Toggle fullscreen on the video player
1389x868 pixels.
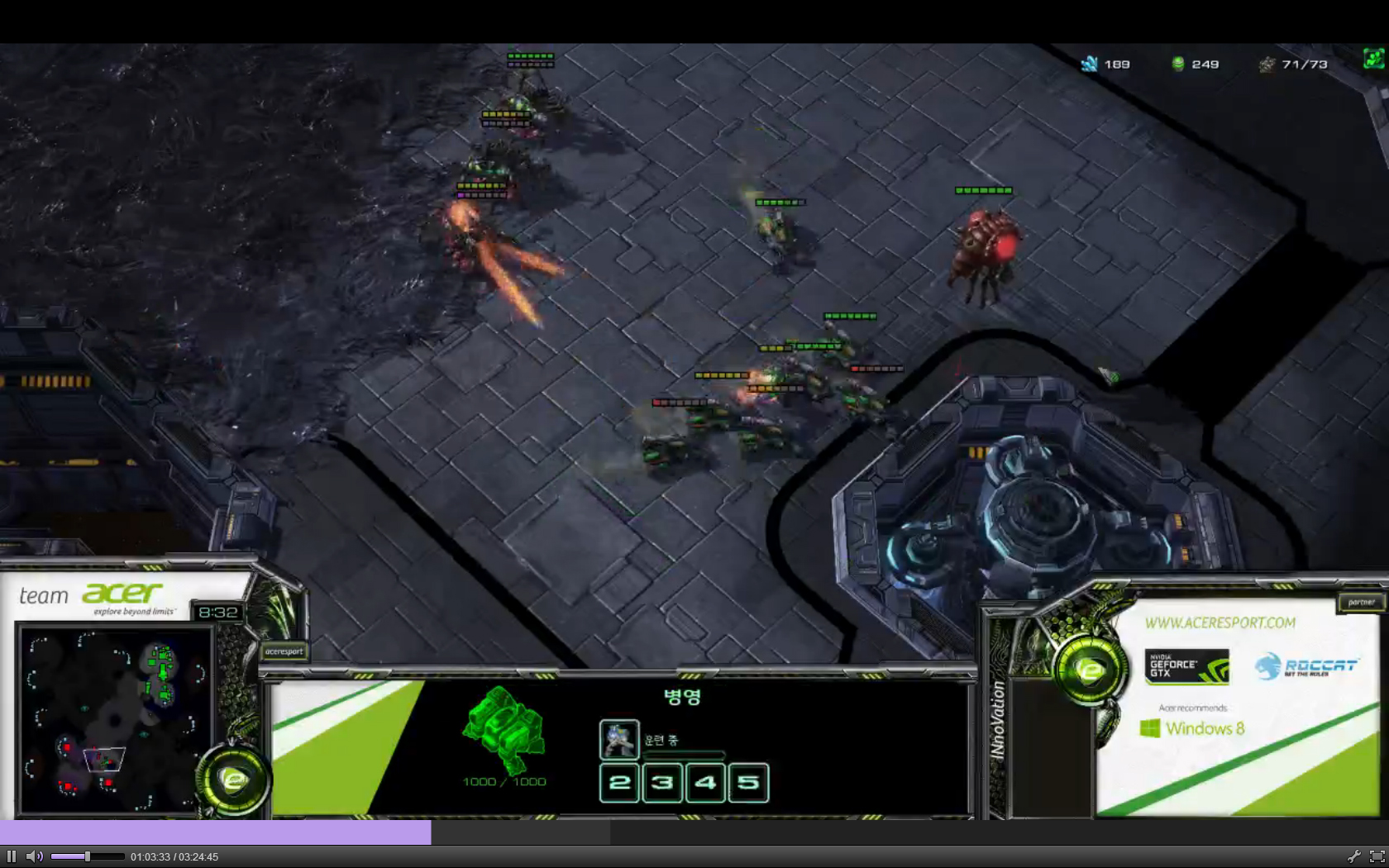coord(1377,856)
